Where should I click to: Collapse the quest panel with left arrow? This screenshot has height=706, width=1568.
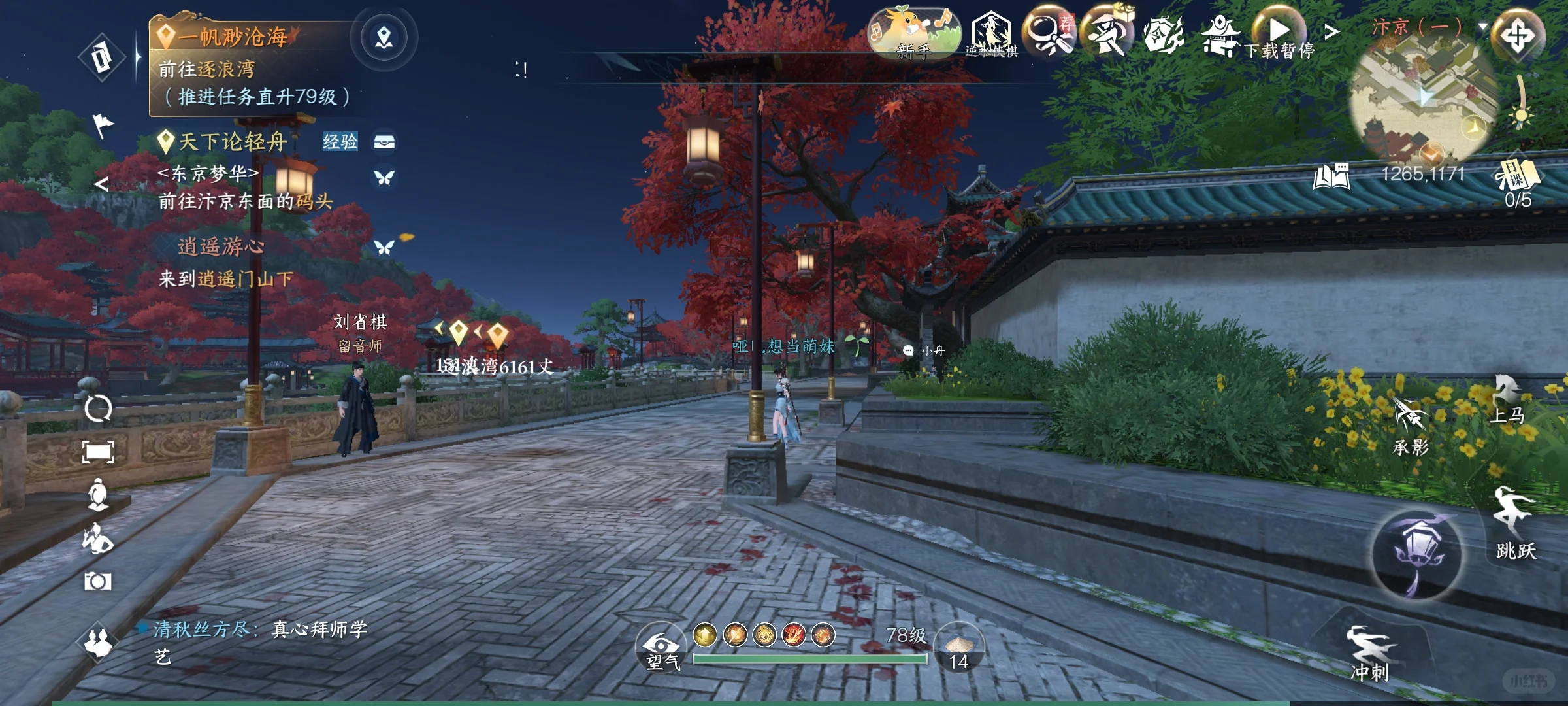101,184
